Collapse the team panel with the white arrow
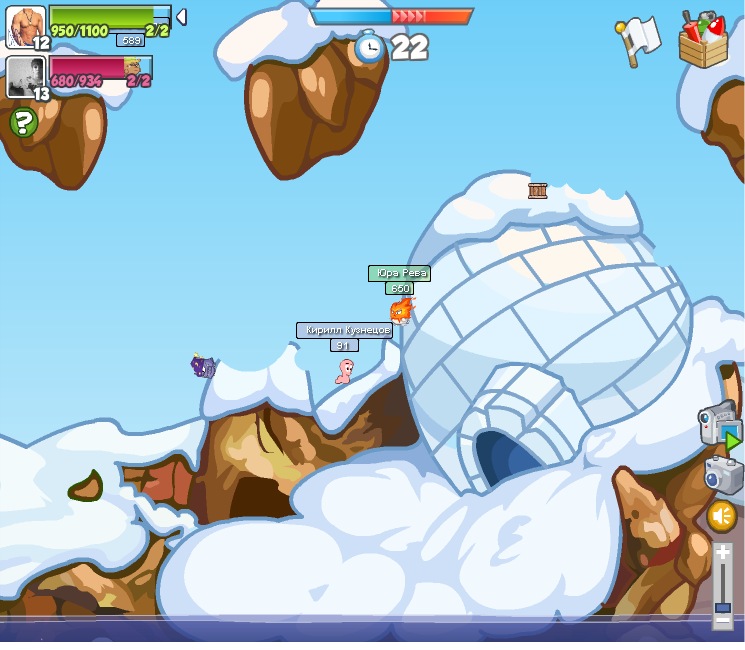This screenshot has width=745, height=650. 181,16
